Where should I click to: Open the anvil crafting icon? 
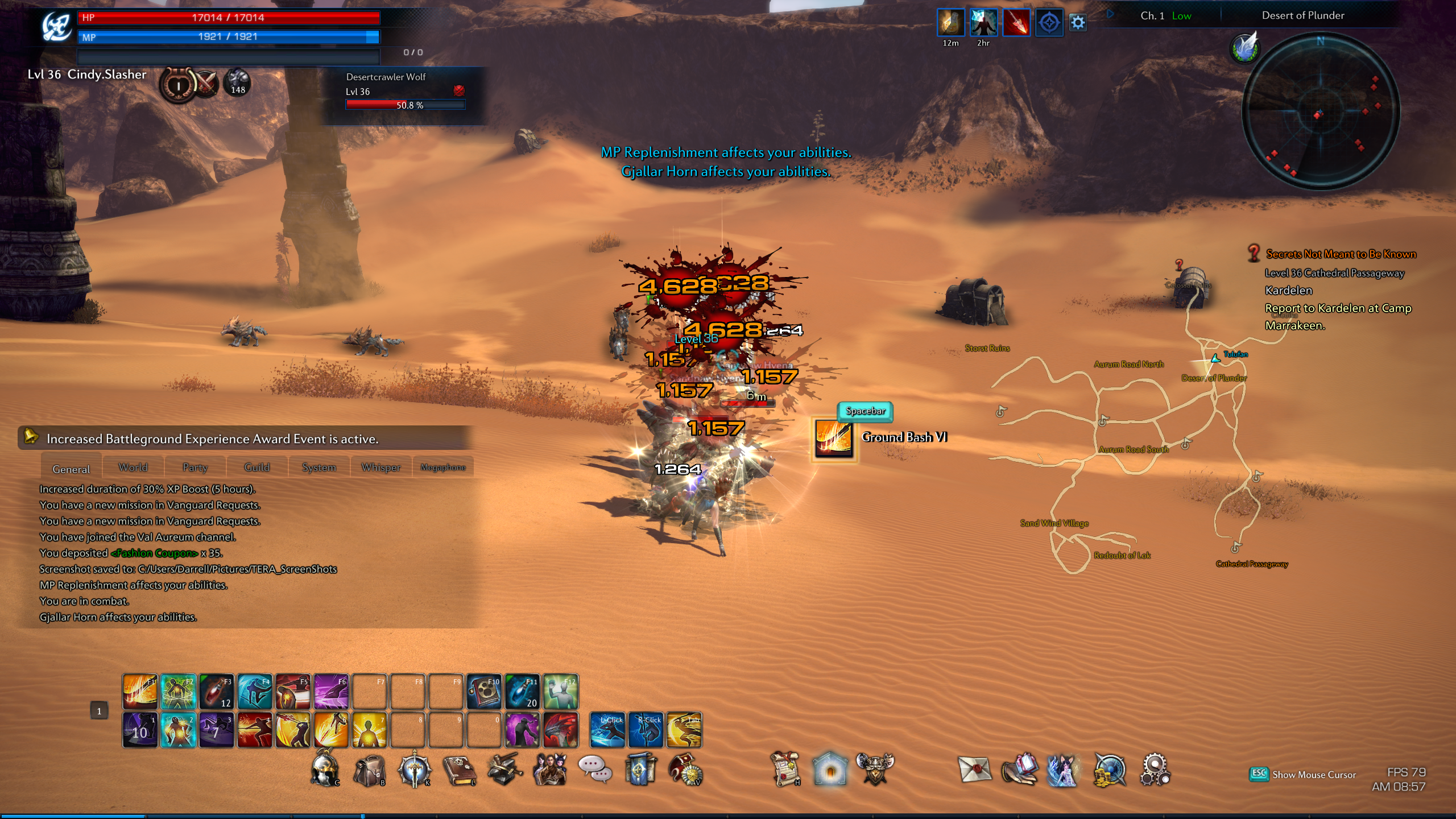(x=504, y=770)
